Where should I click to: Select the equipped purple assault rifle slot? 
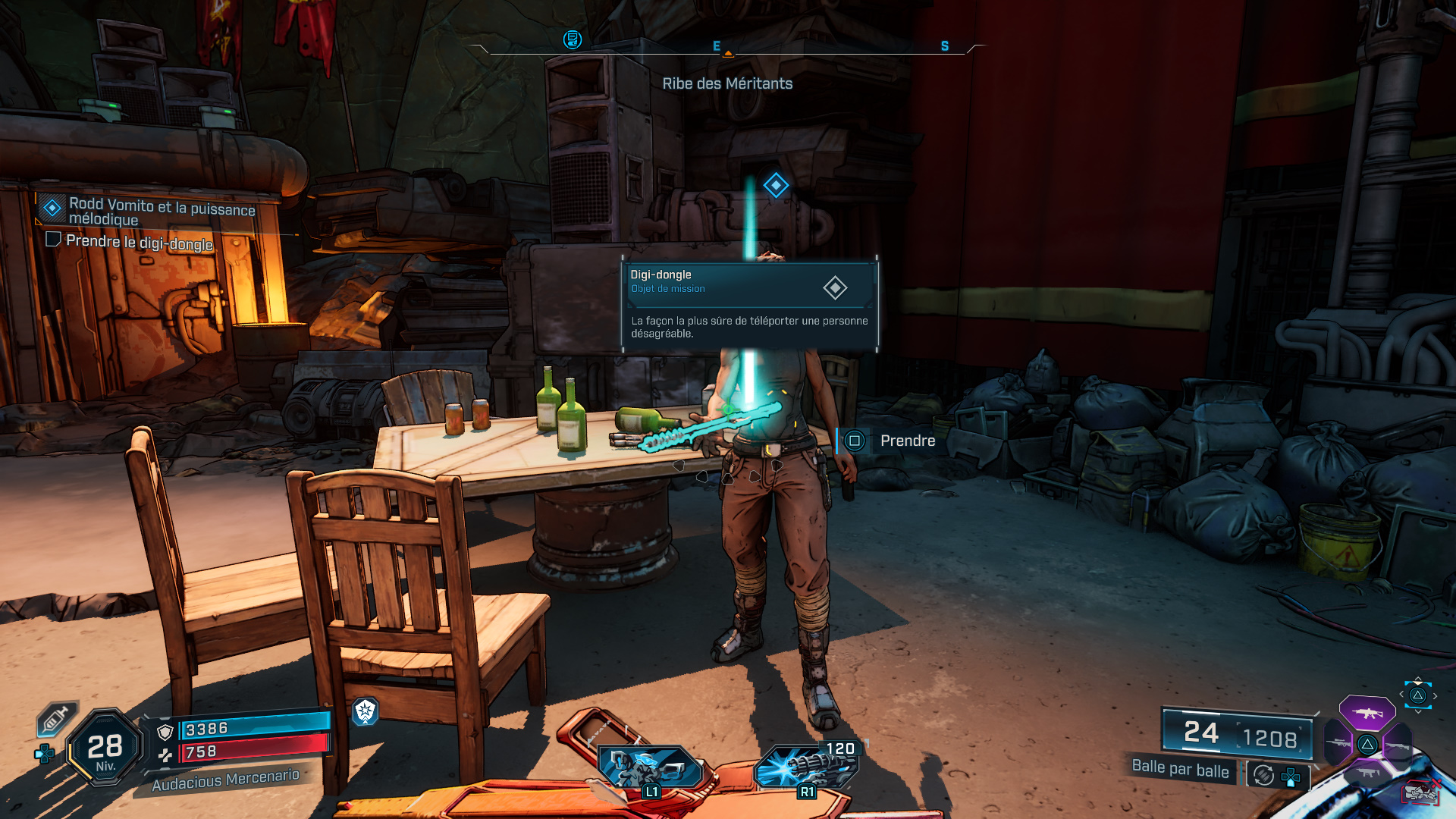tap(1367, 713)
